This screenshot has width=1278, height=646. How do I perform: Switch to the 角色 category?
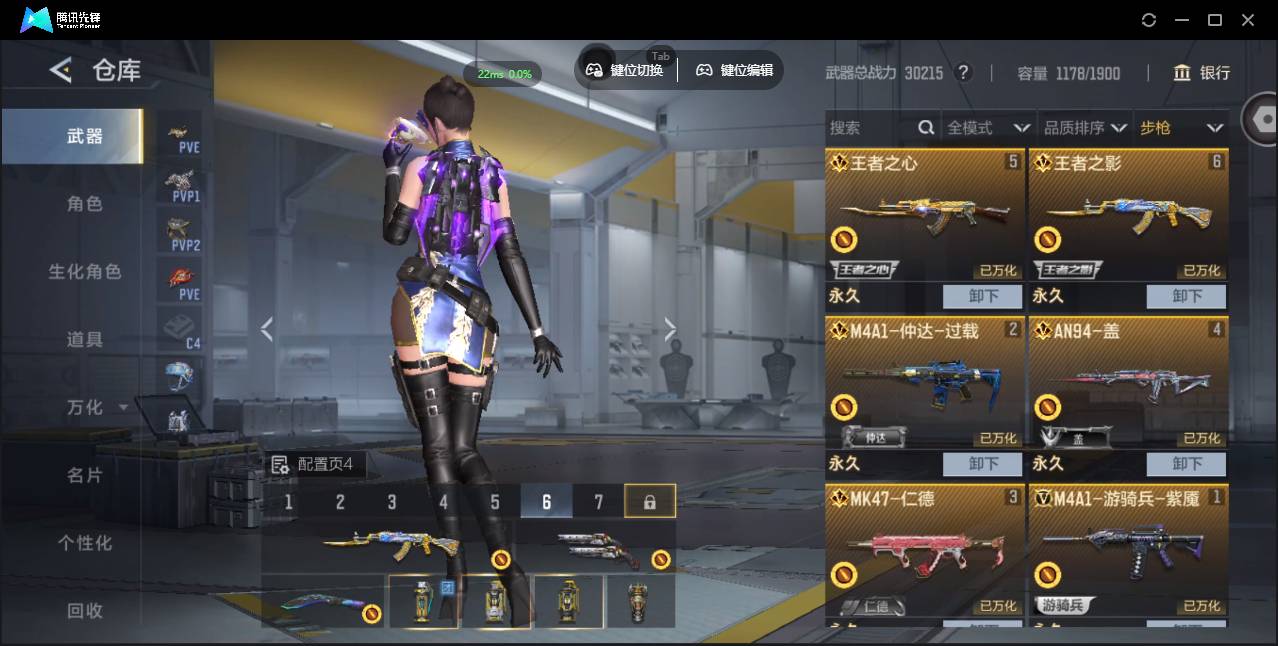(84, 204)
